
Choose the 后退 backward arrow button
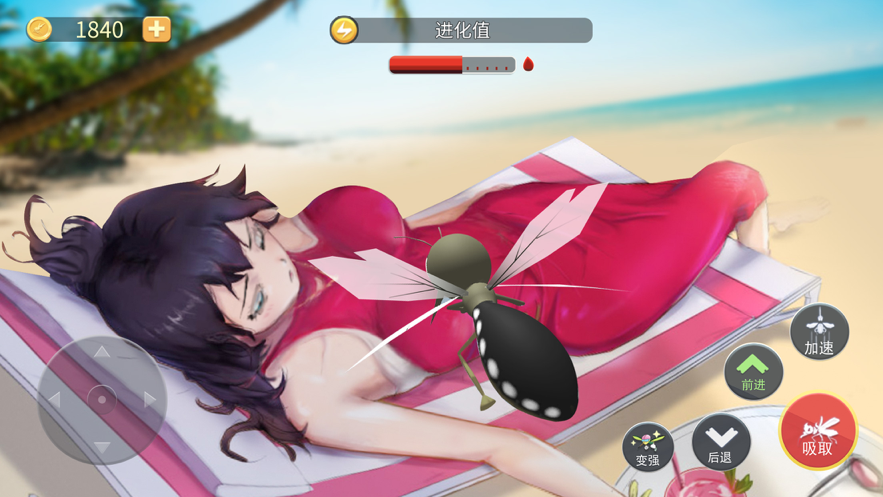pyautogui.click(x=720, y=442)
